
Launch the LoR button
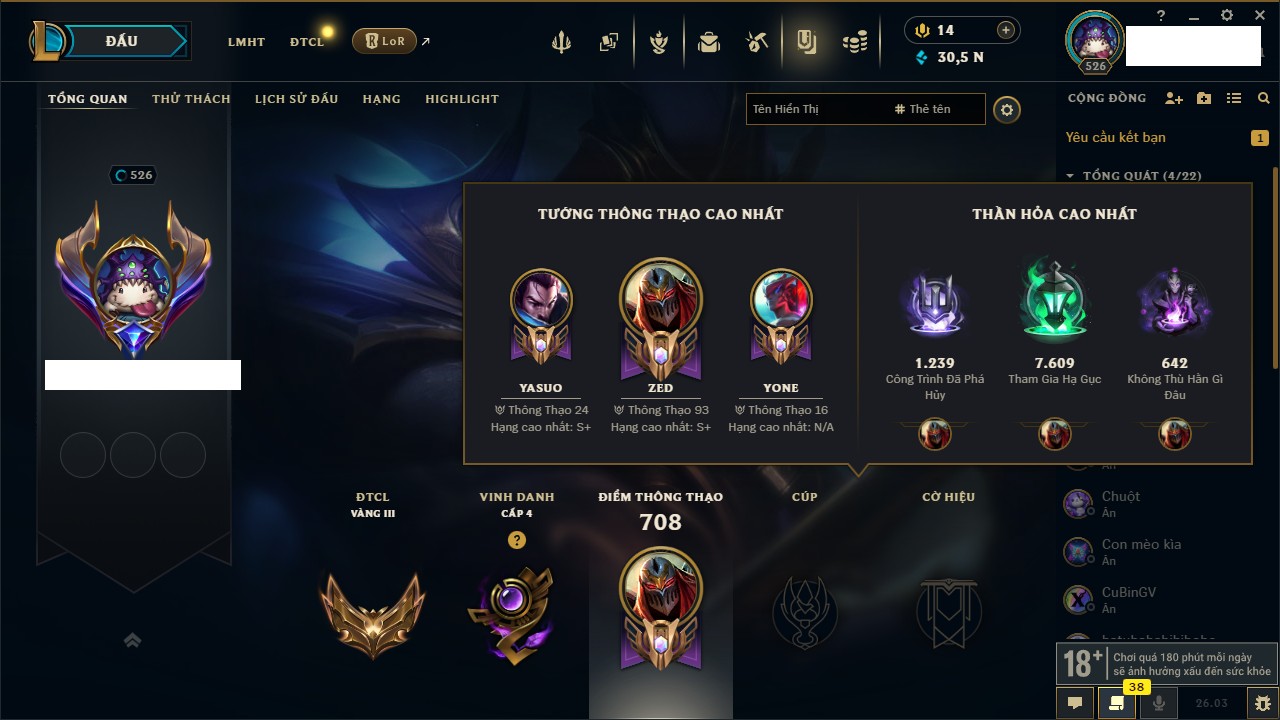click(385, 41)
